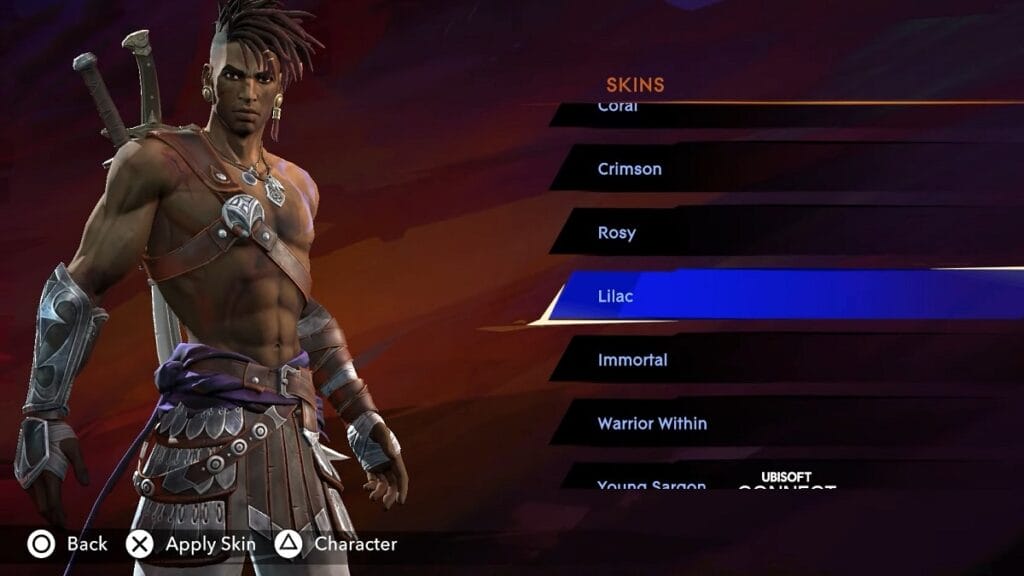Choose the Warrior Within skin
Screen dimensions: 1024x576
652,424
